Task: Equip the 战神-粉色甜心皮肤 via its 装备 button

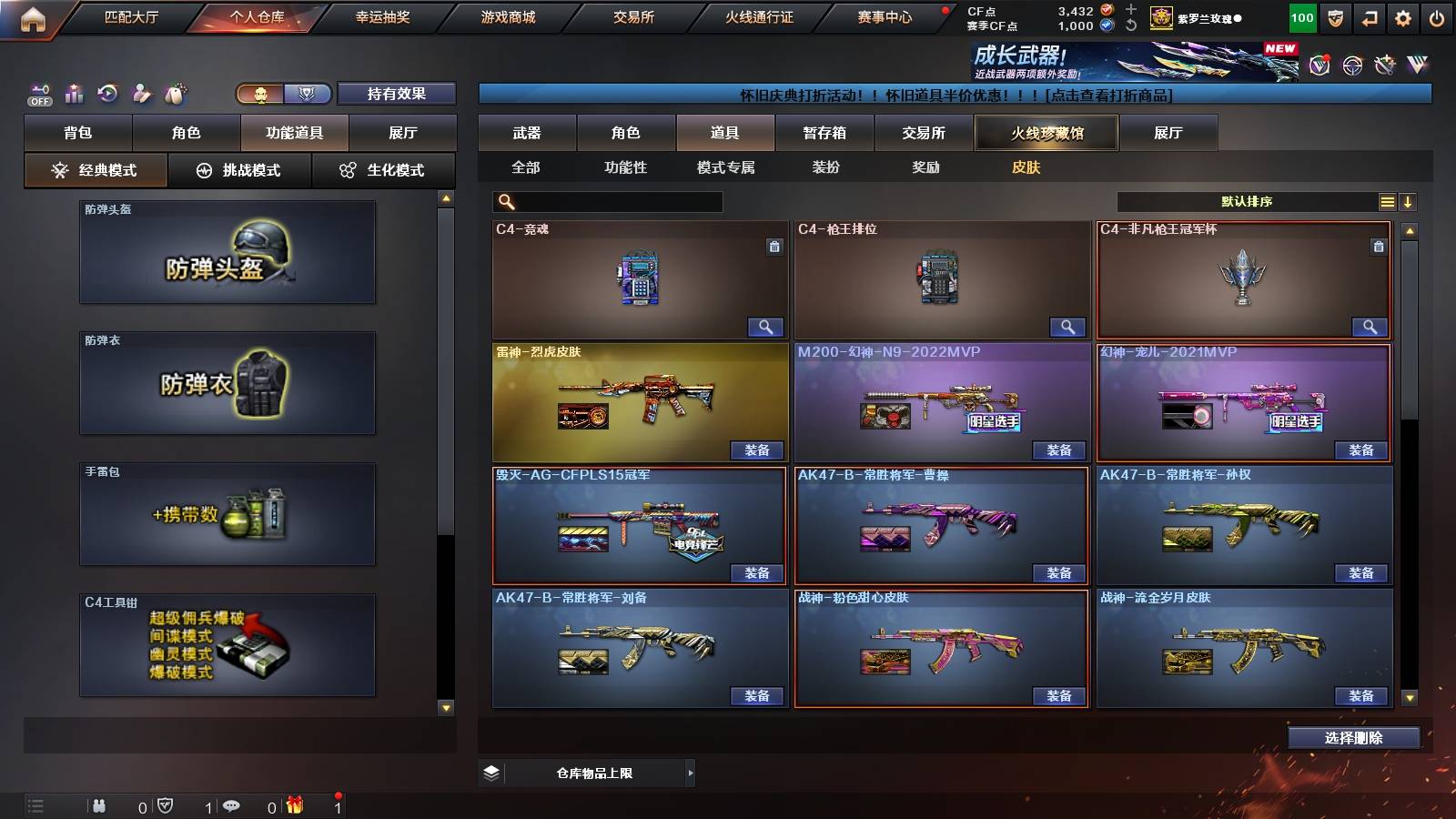Action: pyautogui.click(x=1058, y=696)
